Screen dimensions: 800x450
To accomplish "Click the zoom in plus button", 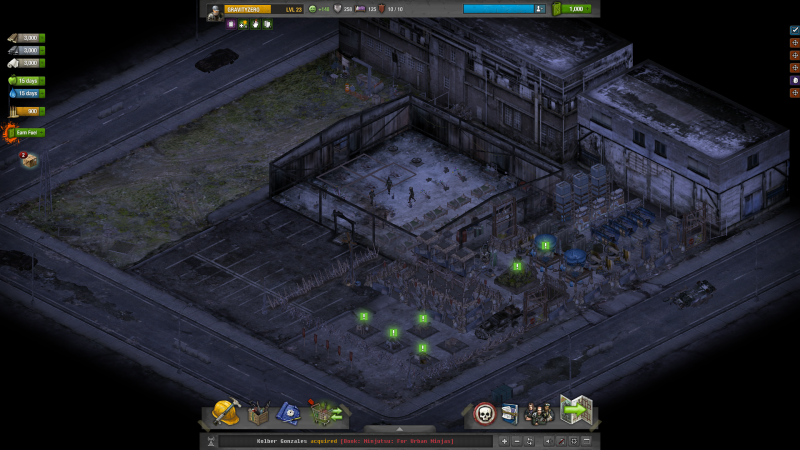I will pyautogui.click(x=504, y=441).
